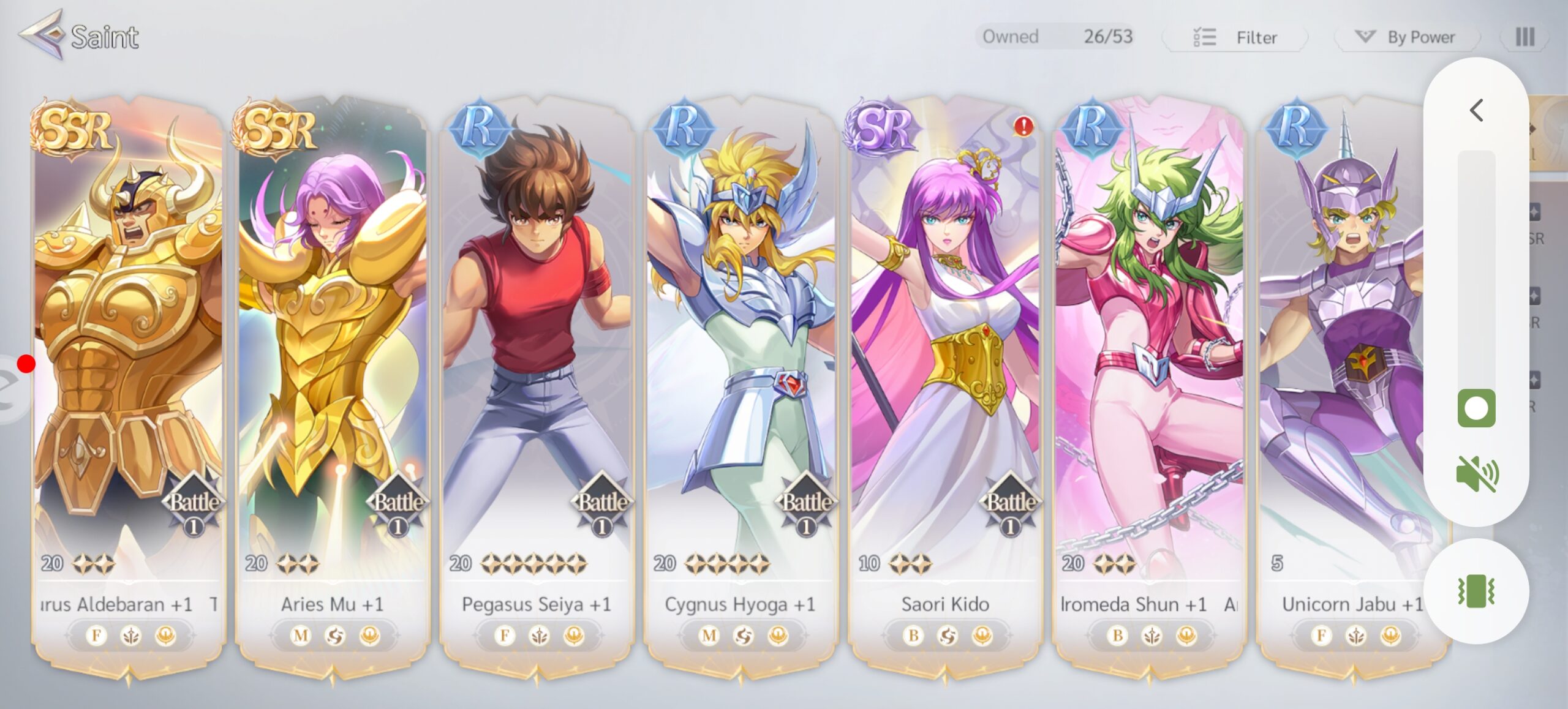Viewport: 1568px width, 709px height.
Task: Open the Filter options
Action: click(x=1235, y=37)
